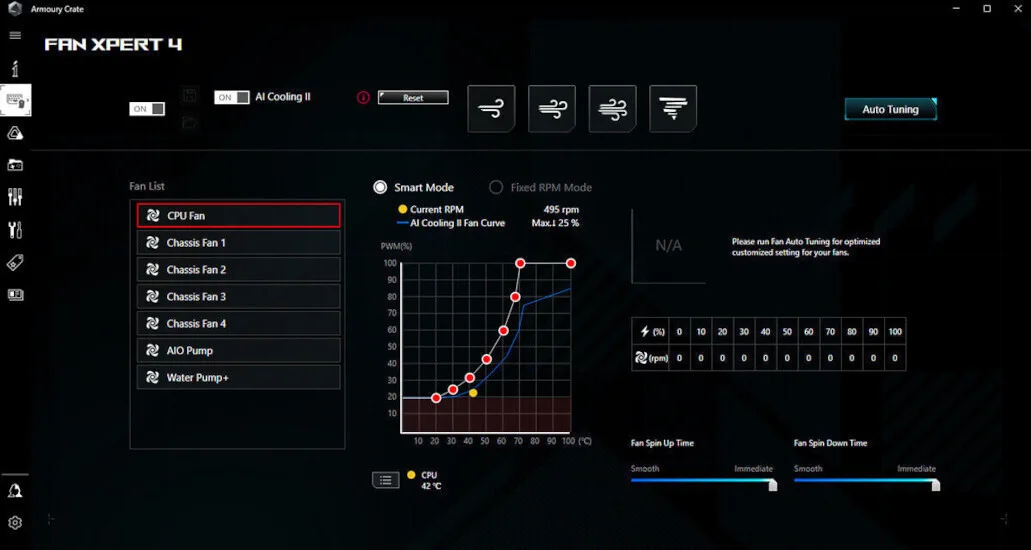This screenshot has width=1031, height=550.
Task: Open Chassis Fan 4 settings
Action: (x=239, y=323)
